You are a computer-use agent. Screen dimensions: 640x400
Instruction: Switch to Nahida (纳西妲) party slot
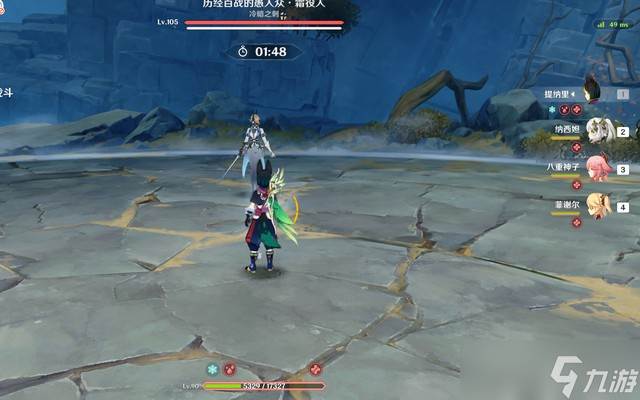click(597, 129)
